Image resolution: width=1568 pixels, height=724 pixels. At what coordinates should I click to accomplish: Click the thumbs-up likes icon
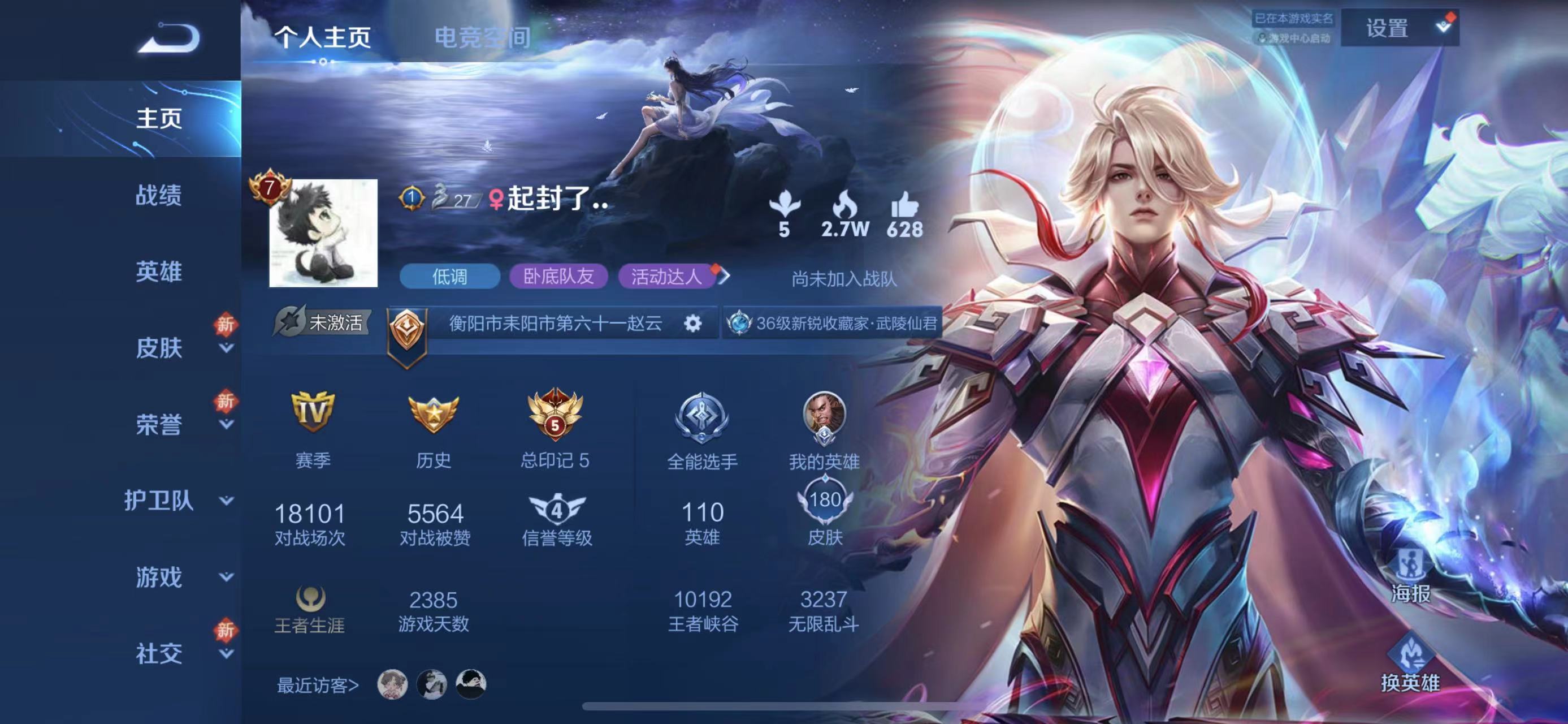tap(904, 206)
